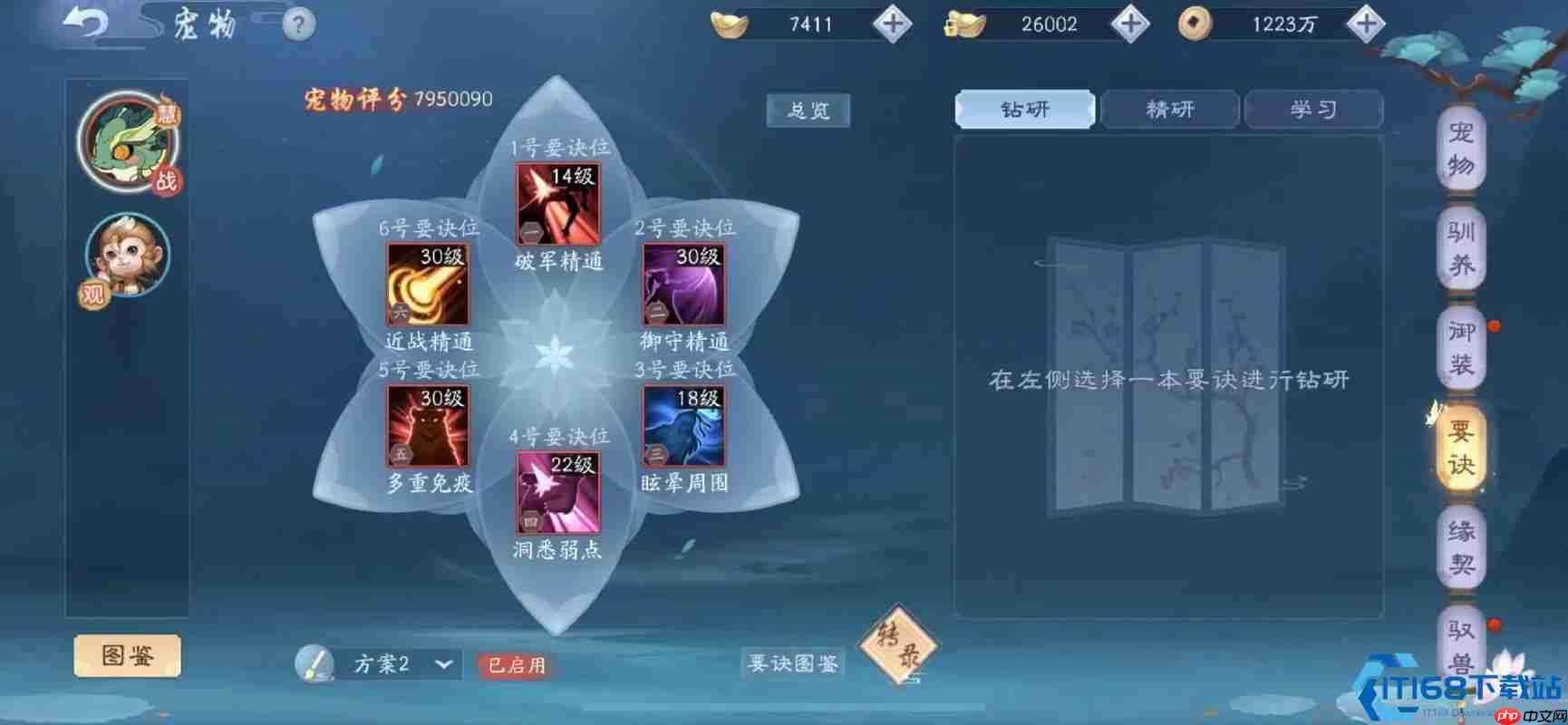Switch to the 学习 tab
Viewport: 1568px width, 725px height.
1313,109
